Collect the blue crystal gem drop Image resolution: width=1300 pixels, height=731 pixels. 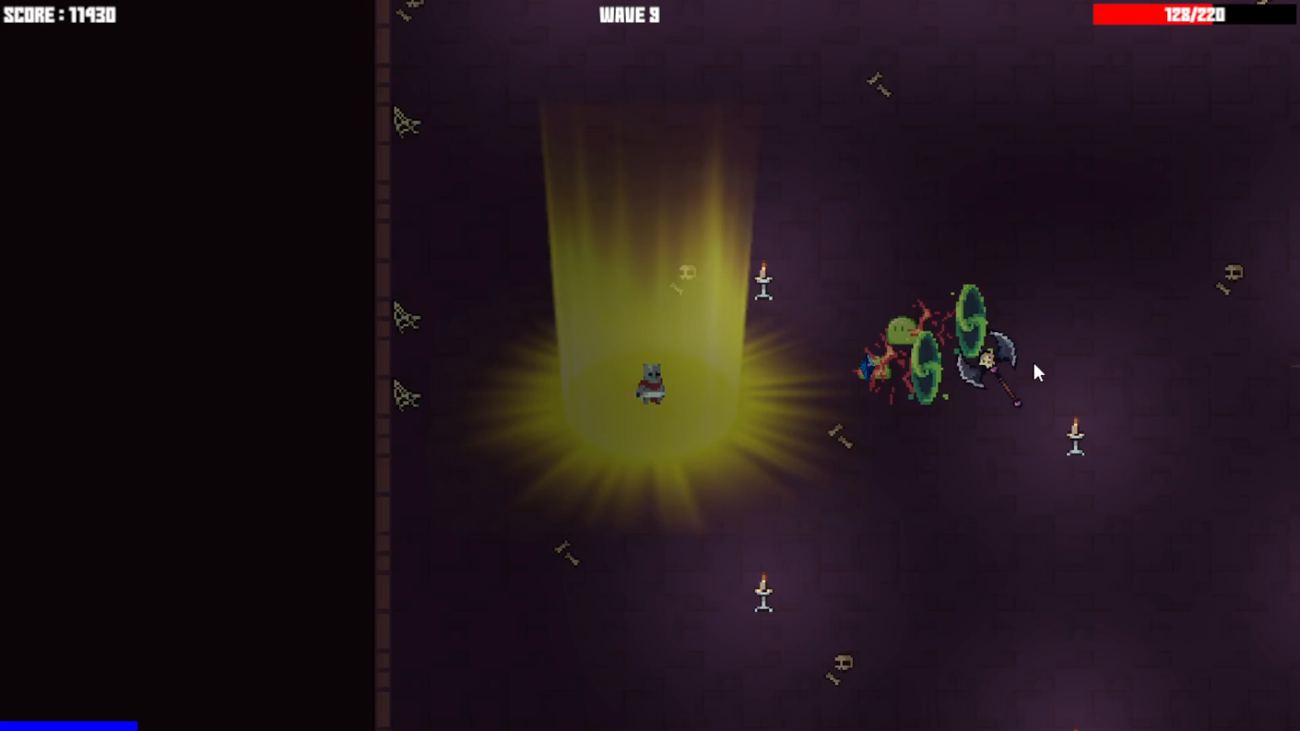868,367
